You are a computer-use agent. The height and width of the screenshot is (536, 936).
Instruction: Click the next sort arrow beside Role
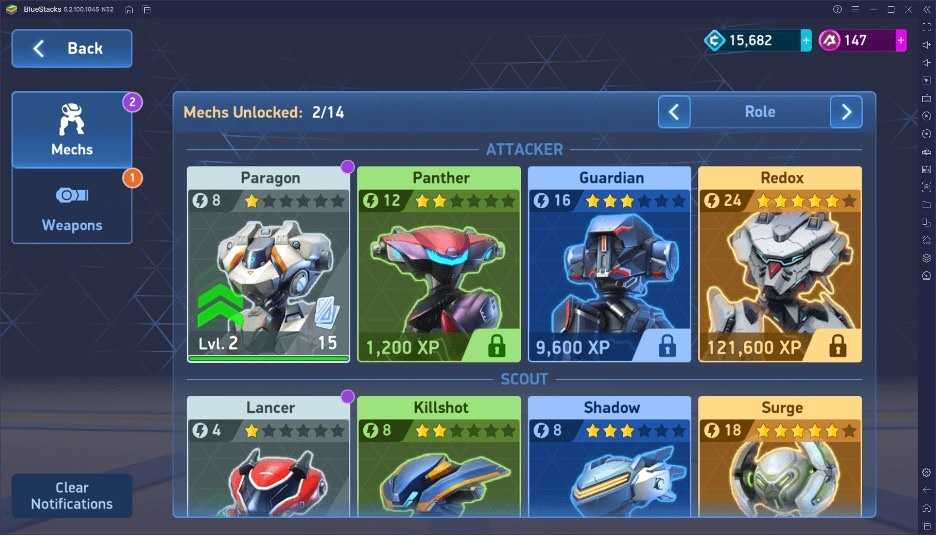click(x=846, y=112)
